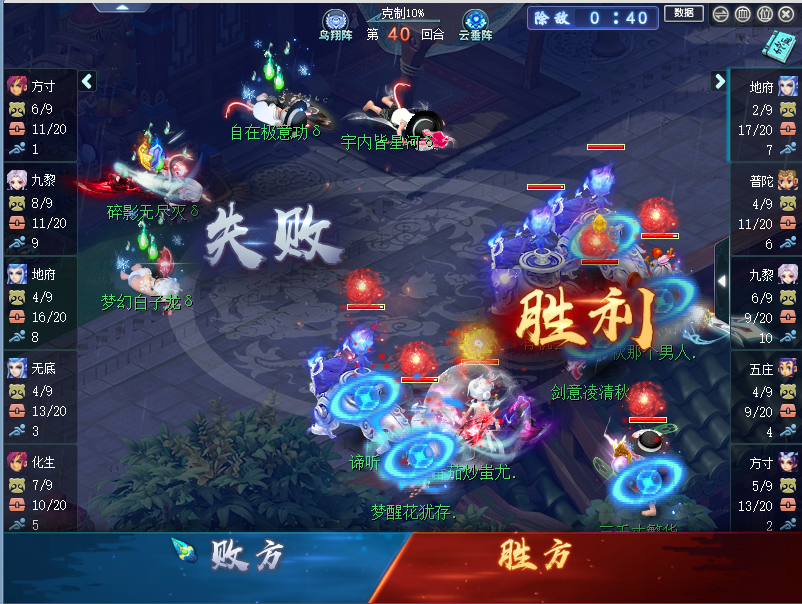Screen dimensions: 802x604
Task: Collapse the left team panel arrow
Action: pos(87,81)
